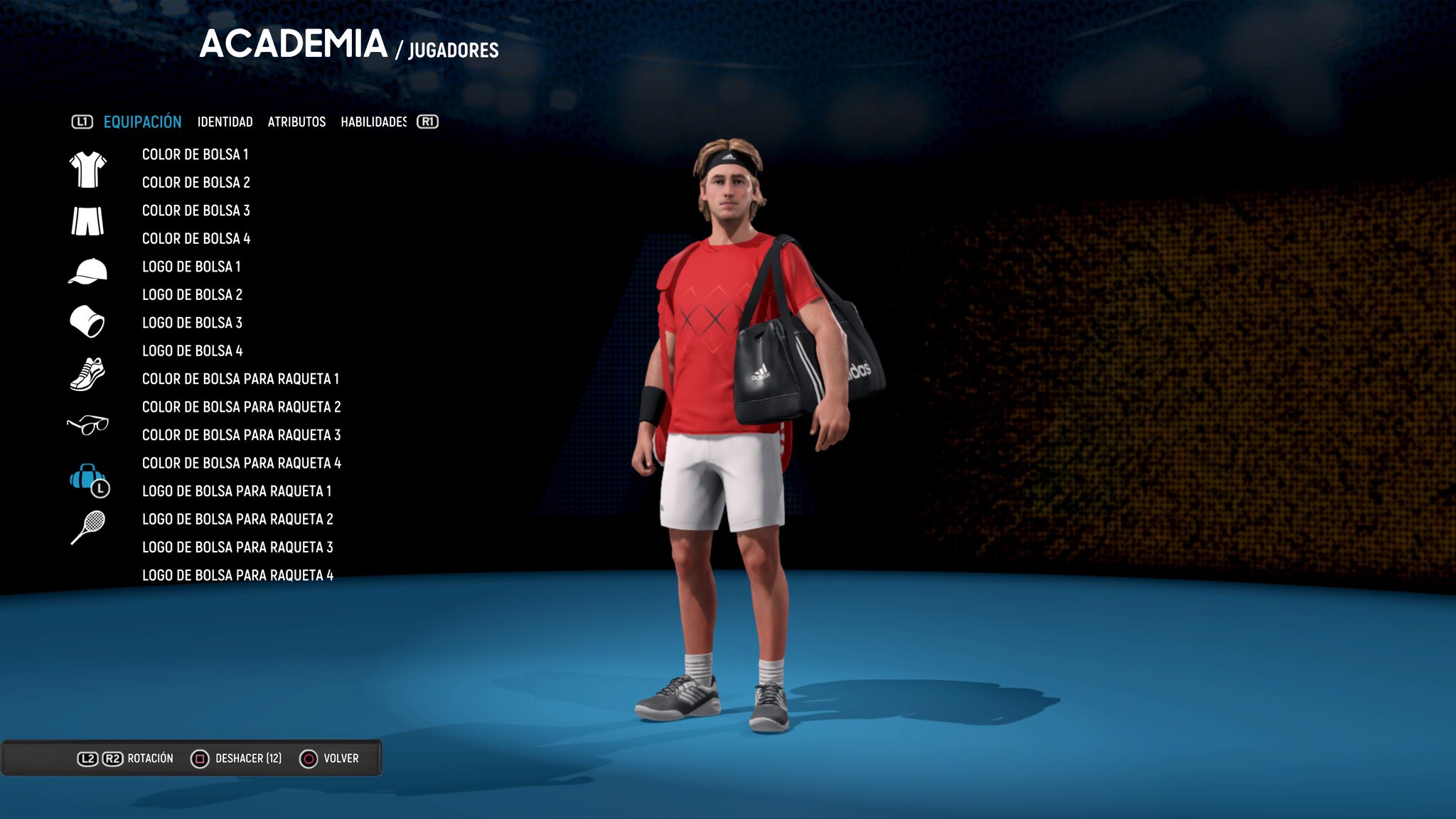
Task: Open the glasses equipment category
Action: coord(87,424)
